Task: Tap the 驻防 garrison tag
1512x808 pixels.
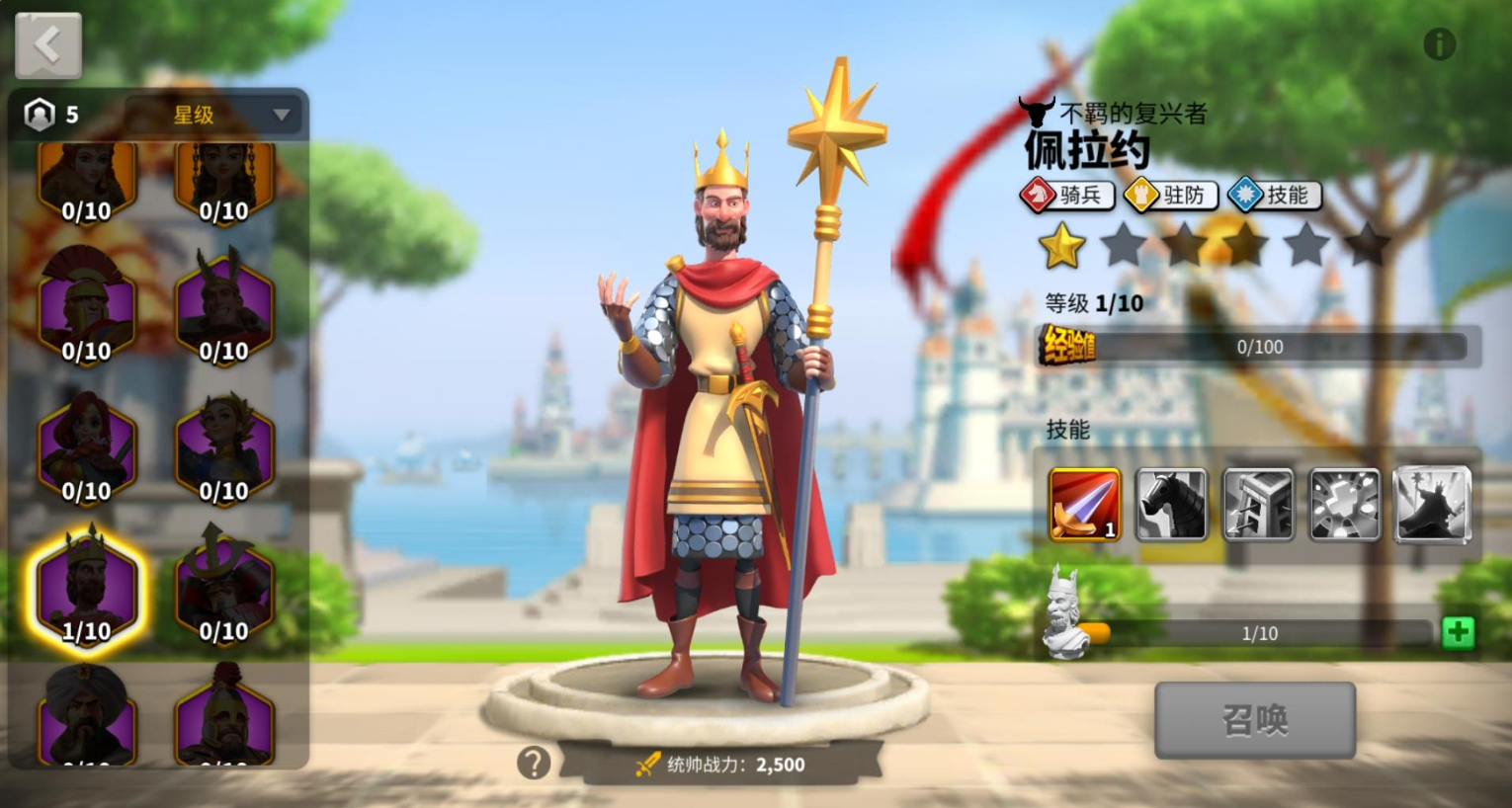Action: 1171,196
